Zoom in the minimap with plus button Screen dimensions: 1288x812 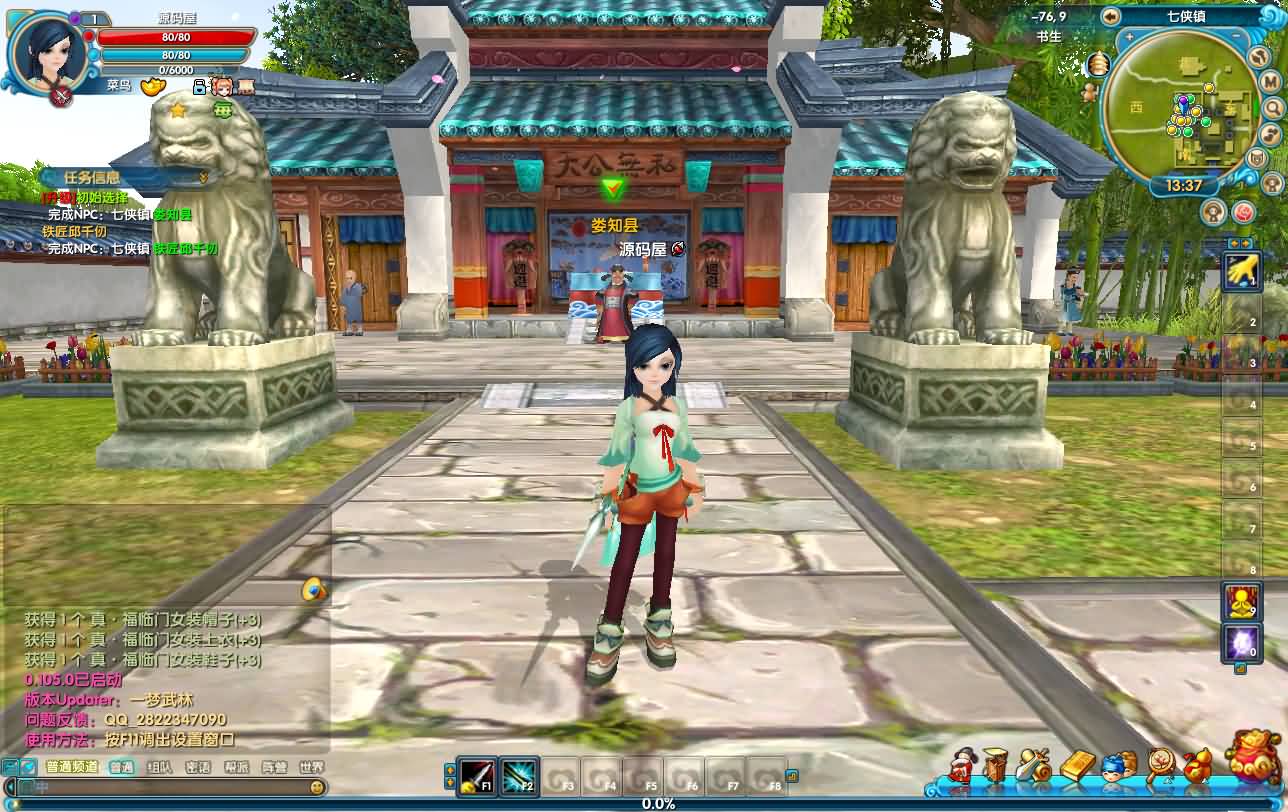pos(1130,37)
